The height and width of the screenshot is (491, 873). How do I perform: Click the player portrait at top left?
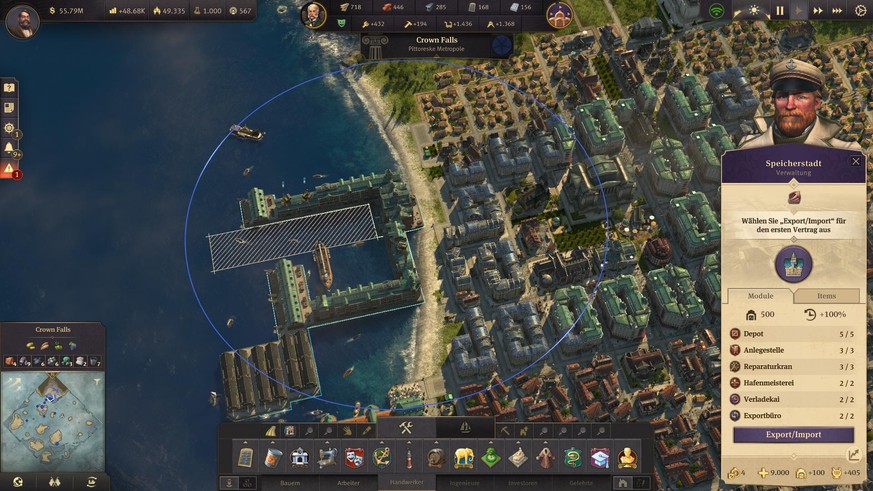[x=23, y=20]
